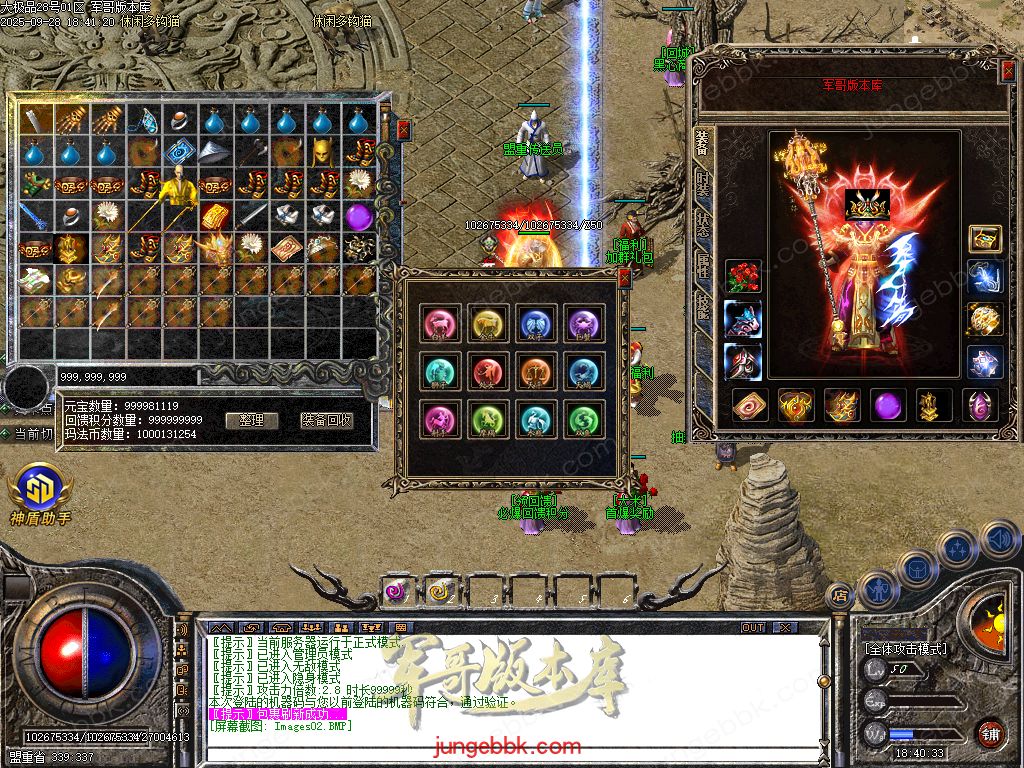The height and width of the screenshot is (768, 1024).
Task: Click the OUT button on chat bar
Action: (753, 627)
